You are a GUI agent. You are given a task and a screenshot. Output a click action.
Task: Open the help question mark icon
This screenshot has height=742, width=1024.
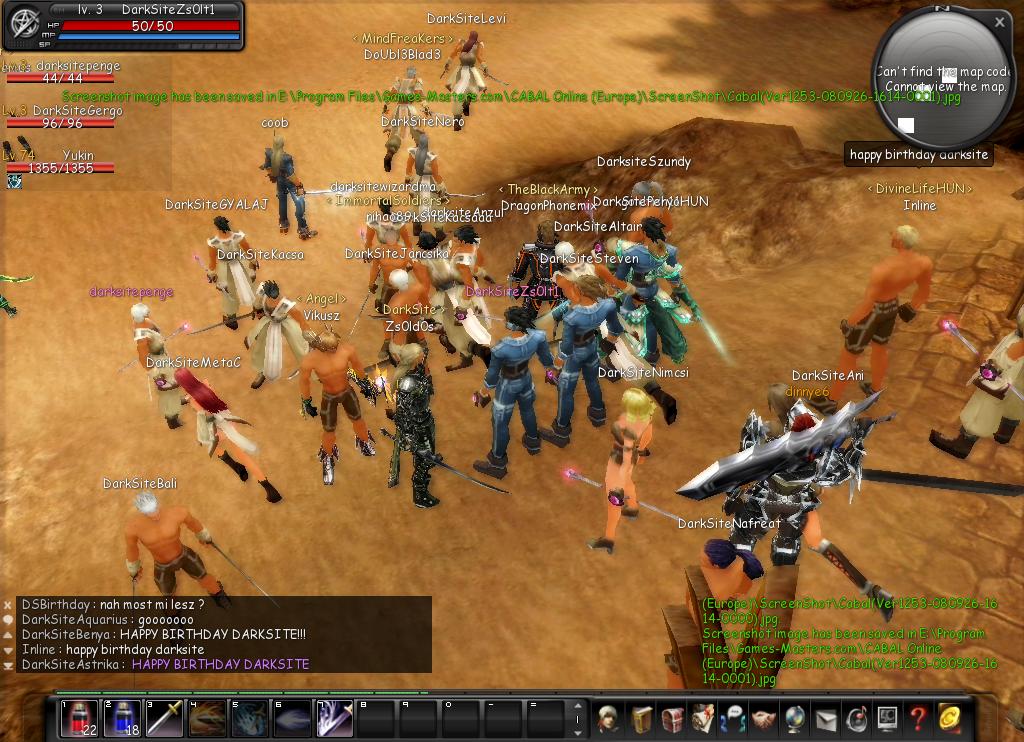point(918,718)
